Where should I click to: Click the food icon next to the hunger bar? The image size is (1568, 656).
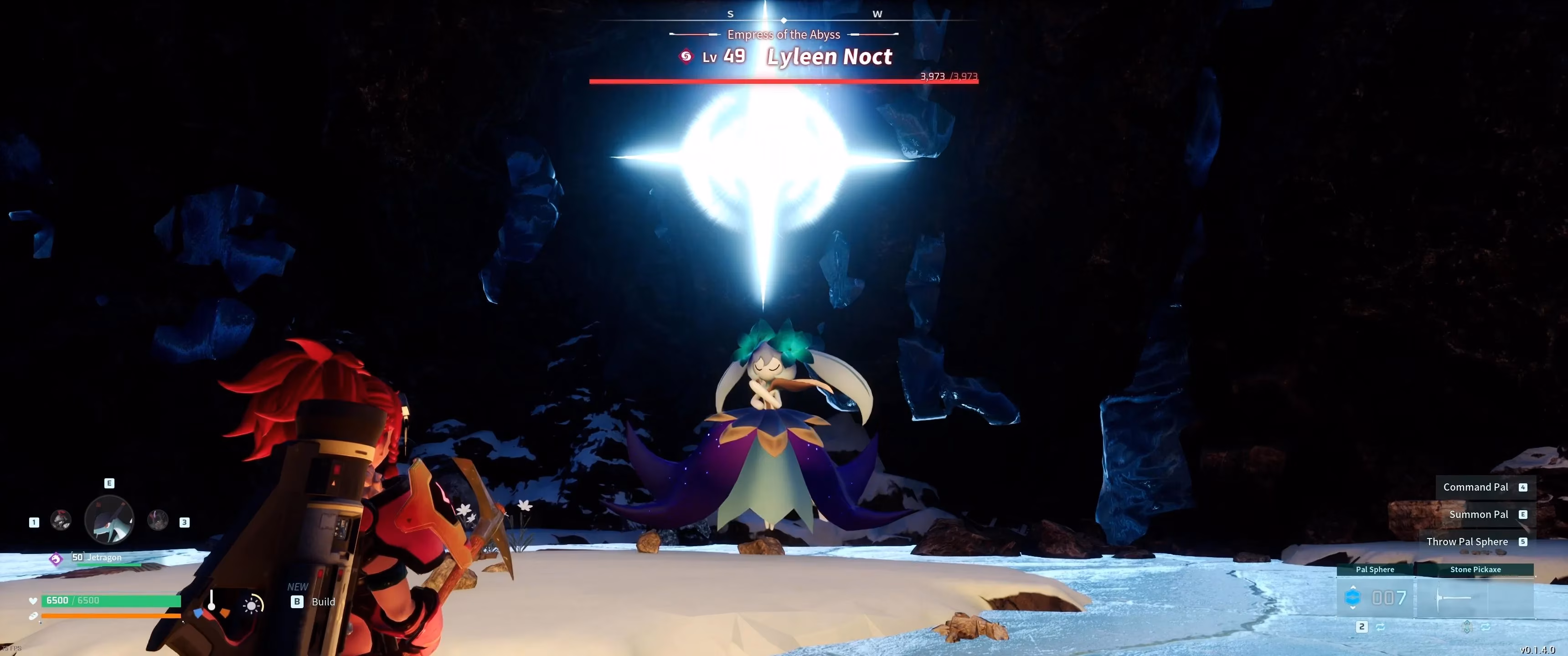[x=33, y=616]
